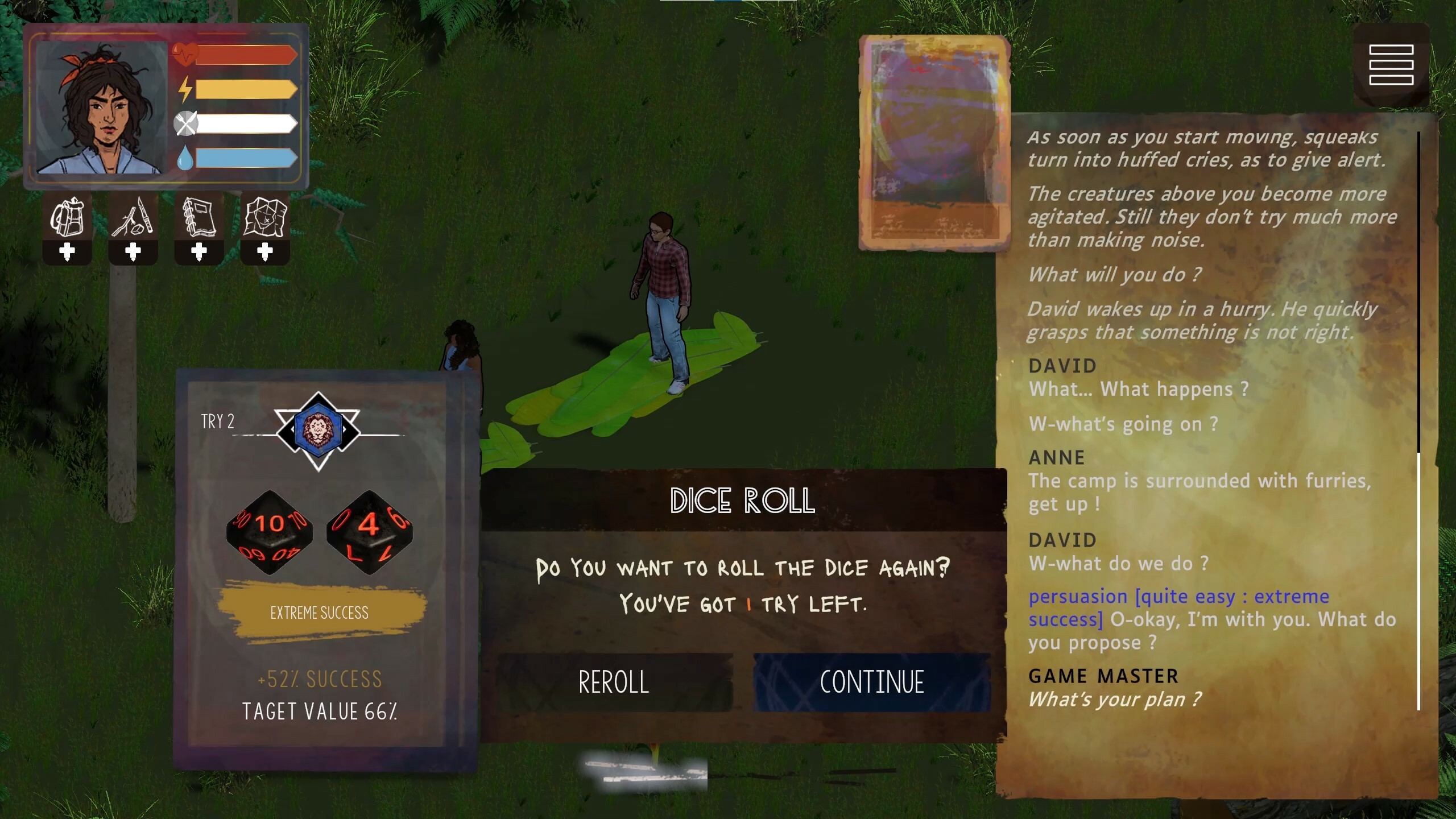Click the red health bar

tap(245, 55)
